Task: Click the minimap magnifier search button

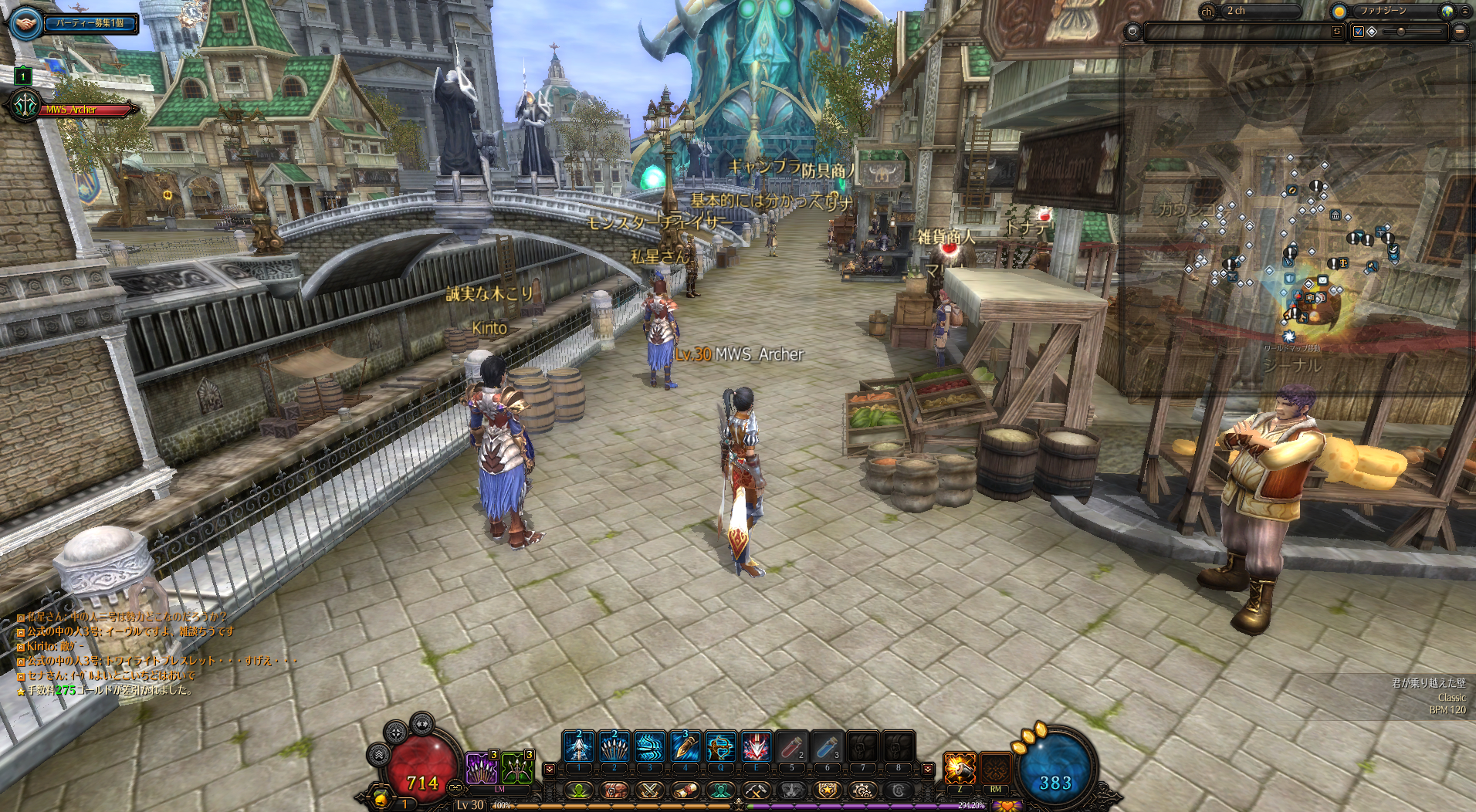Action: pos(1132,32)
